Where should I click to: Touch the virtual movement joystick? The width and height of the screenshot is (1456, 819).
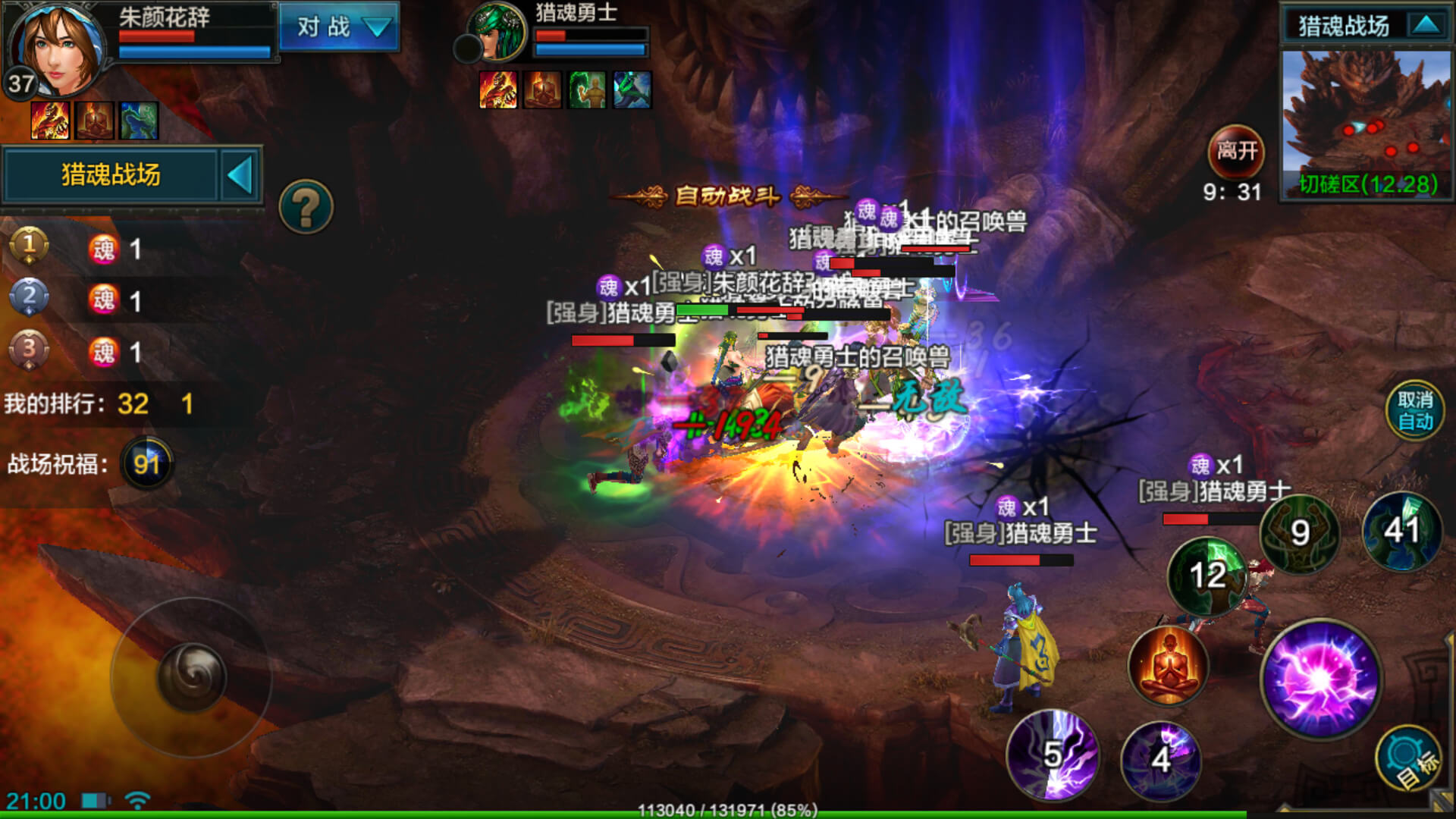[x=191, y=677]
